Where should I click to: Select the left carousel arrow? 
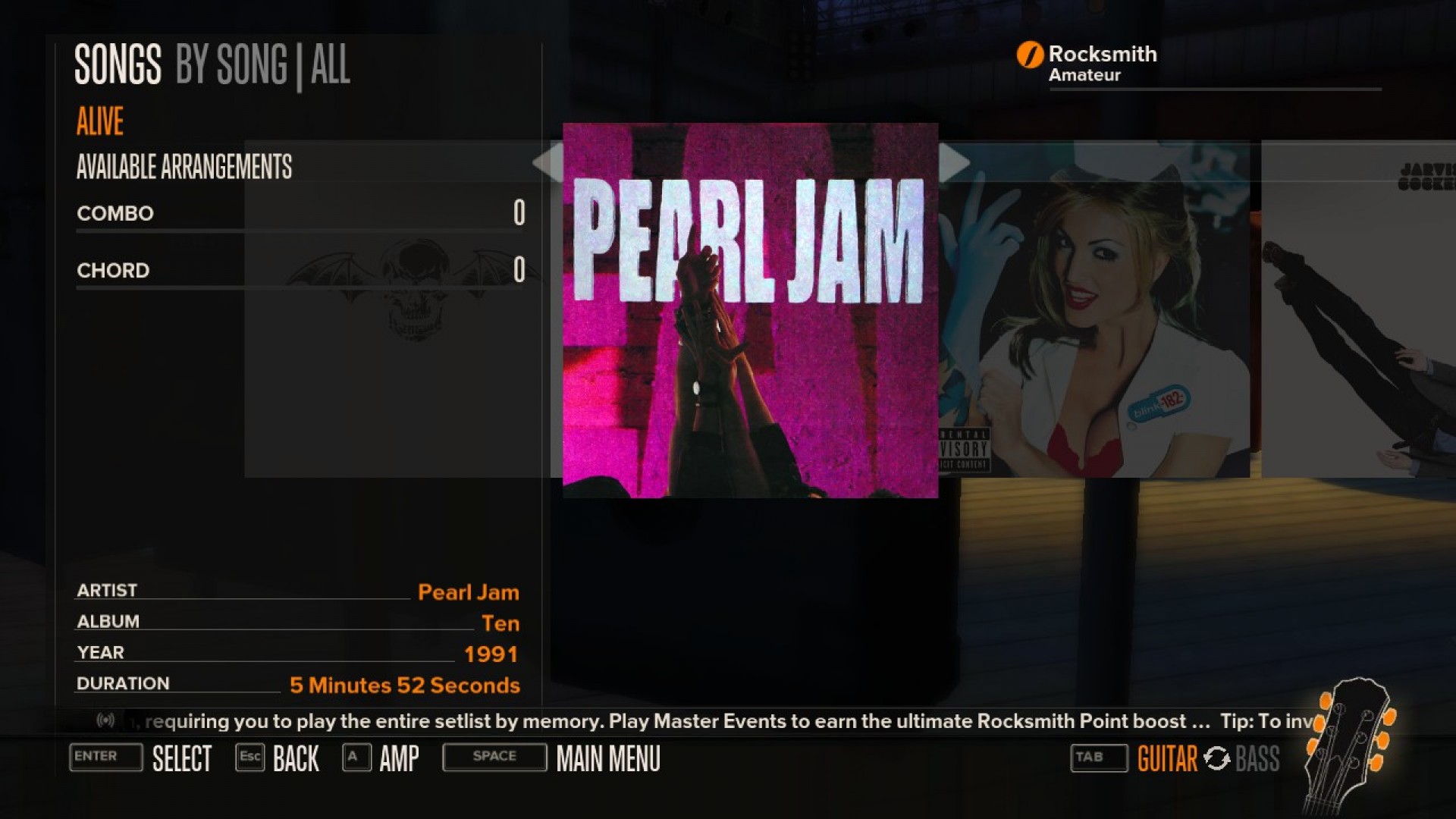click(548, 162)
